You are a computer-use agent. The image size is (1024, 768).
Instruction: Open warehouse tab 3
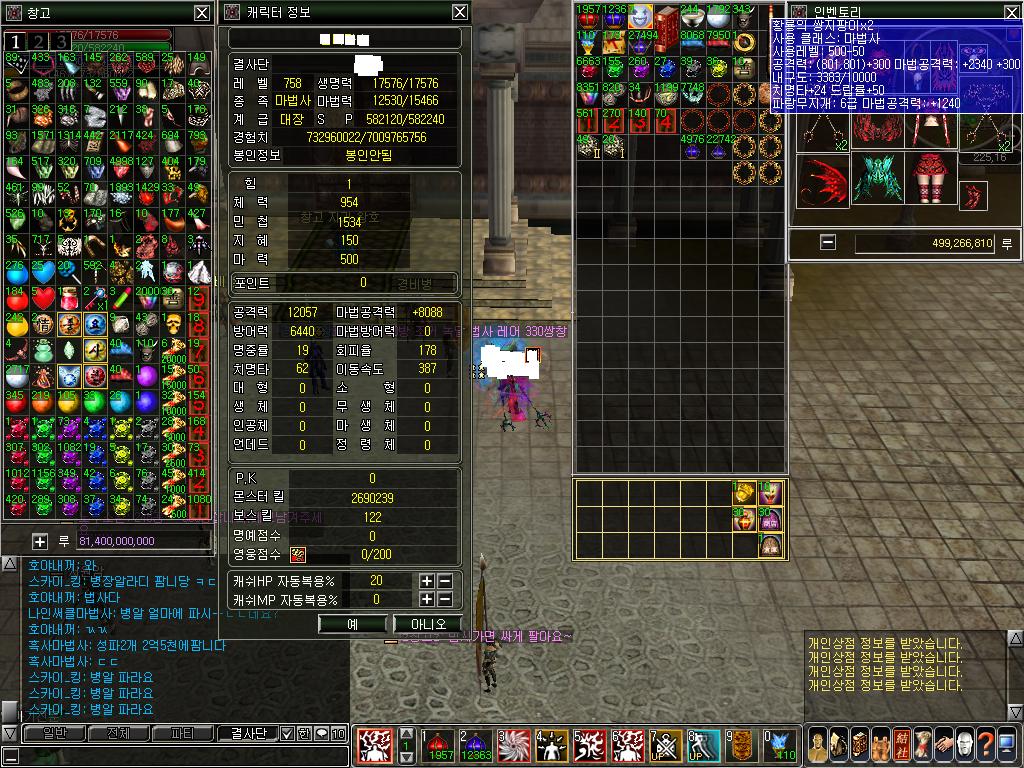tap(62, 41)
